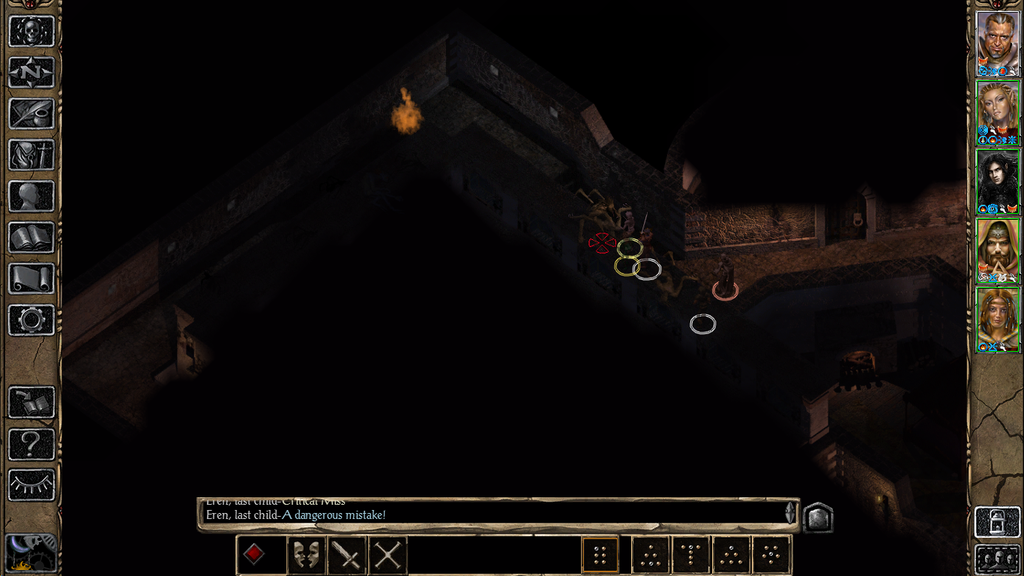Viewport: 1024px width, 576px height.
Task: Click the quick save button
Action: 31,402
